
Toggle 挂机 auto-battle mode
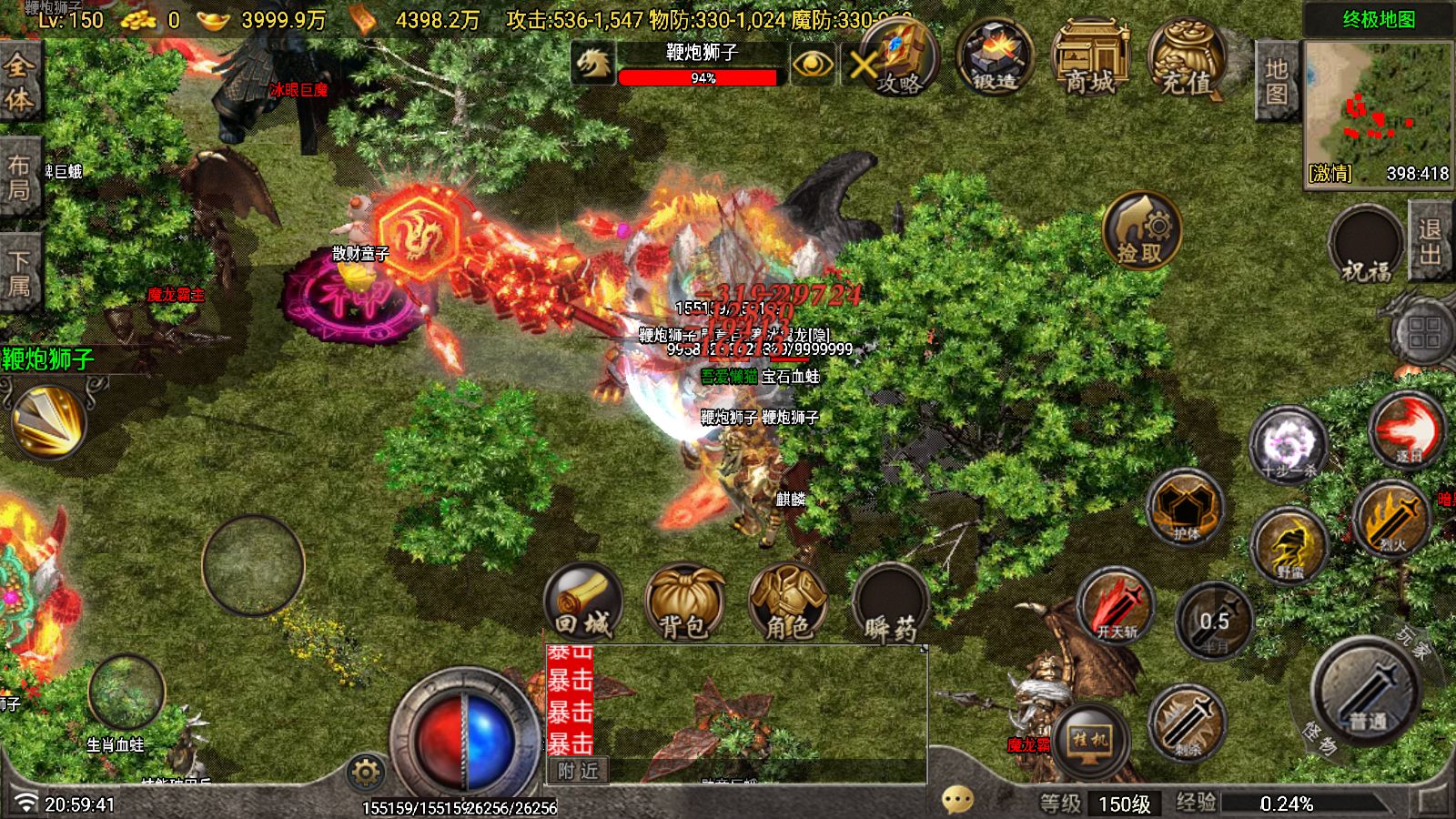[x=1089, y=741]
